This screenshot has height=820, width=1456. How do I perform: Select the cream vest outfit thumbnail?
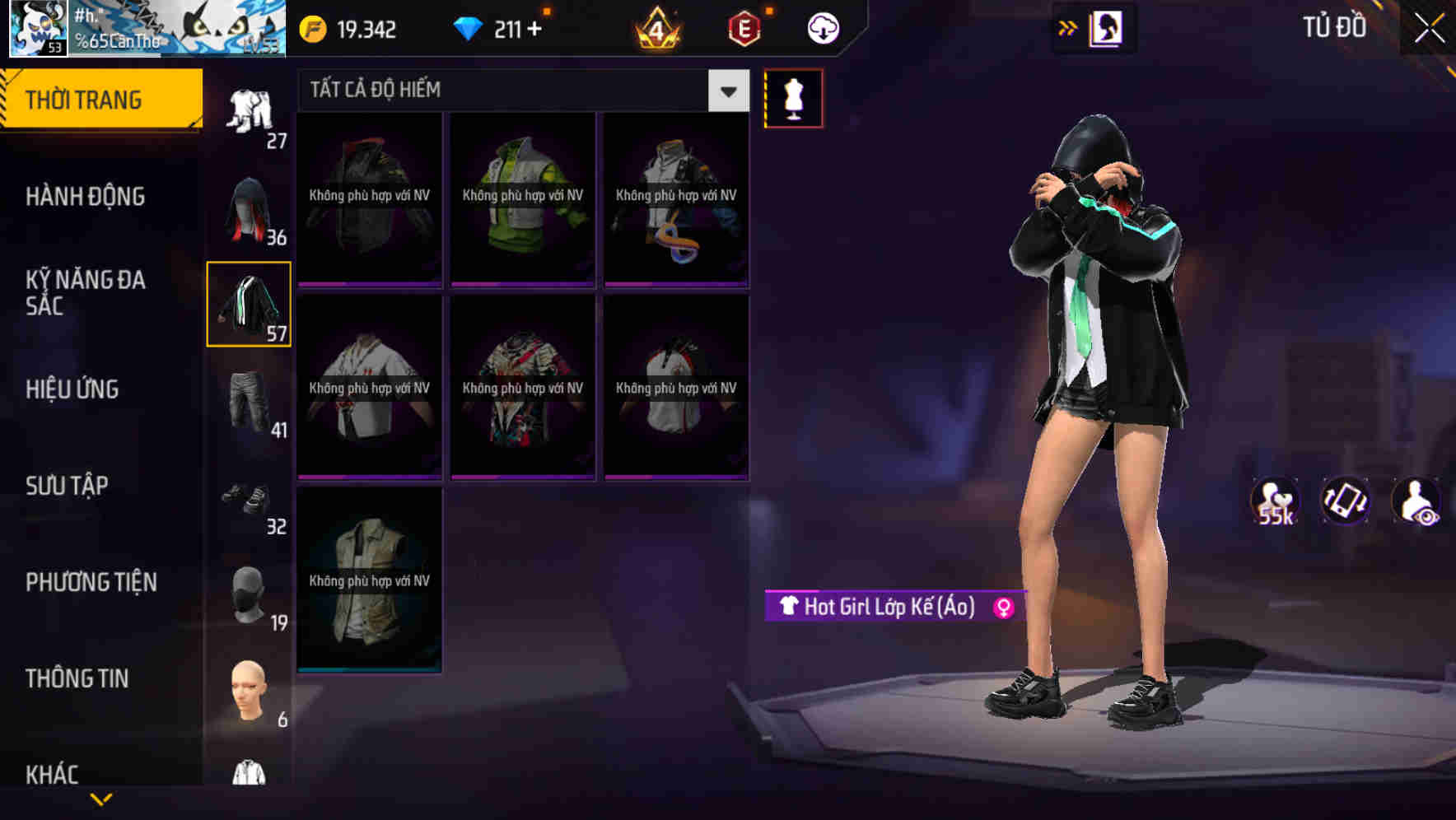[369, 581]
